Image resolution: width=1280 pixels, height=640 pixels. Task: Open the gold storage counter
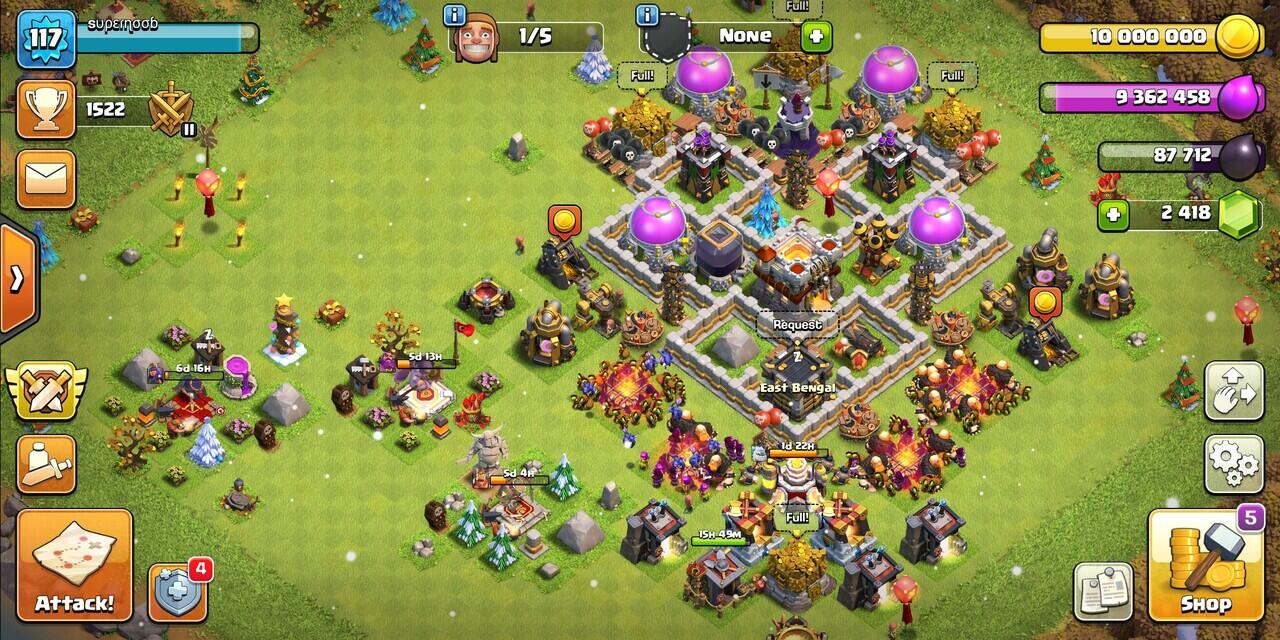click(1140, 37)
